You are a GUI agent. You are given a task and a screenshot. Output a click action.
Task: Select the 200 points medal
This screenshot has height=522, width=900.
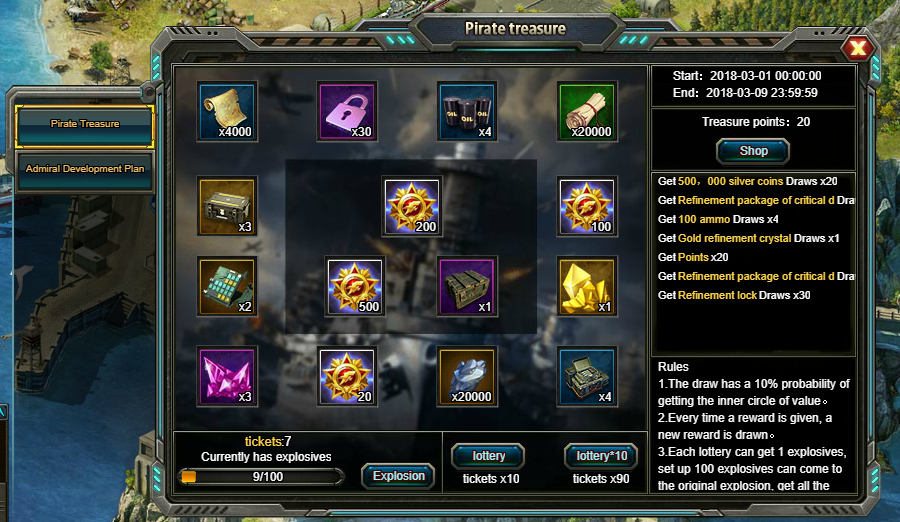tap(412, 207)
